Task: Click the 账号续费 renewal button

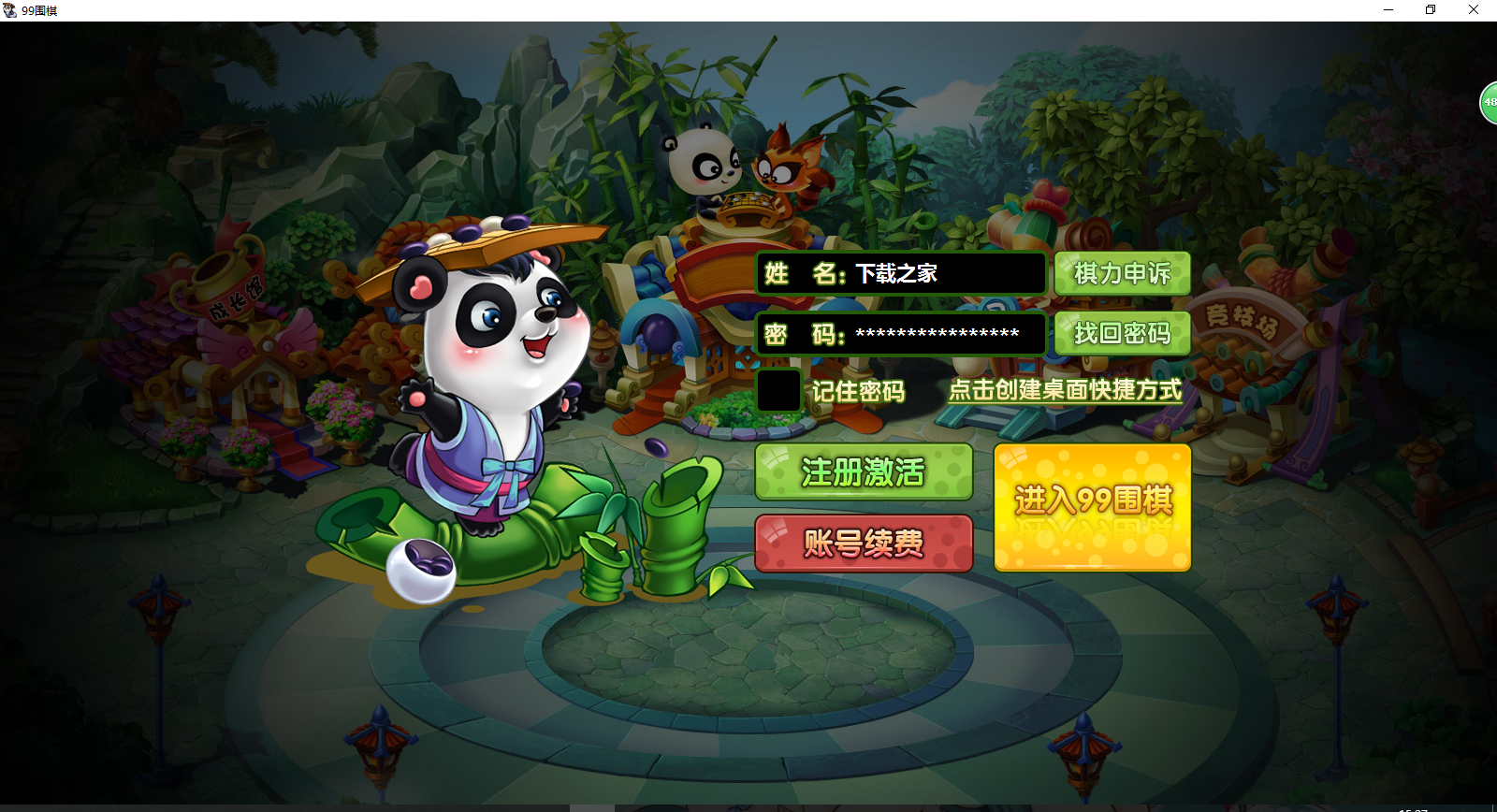Action: coord(863,544)
